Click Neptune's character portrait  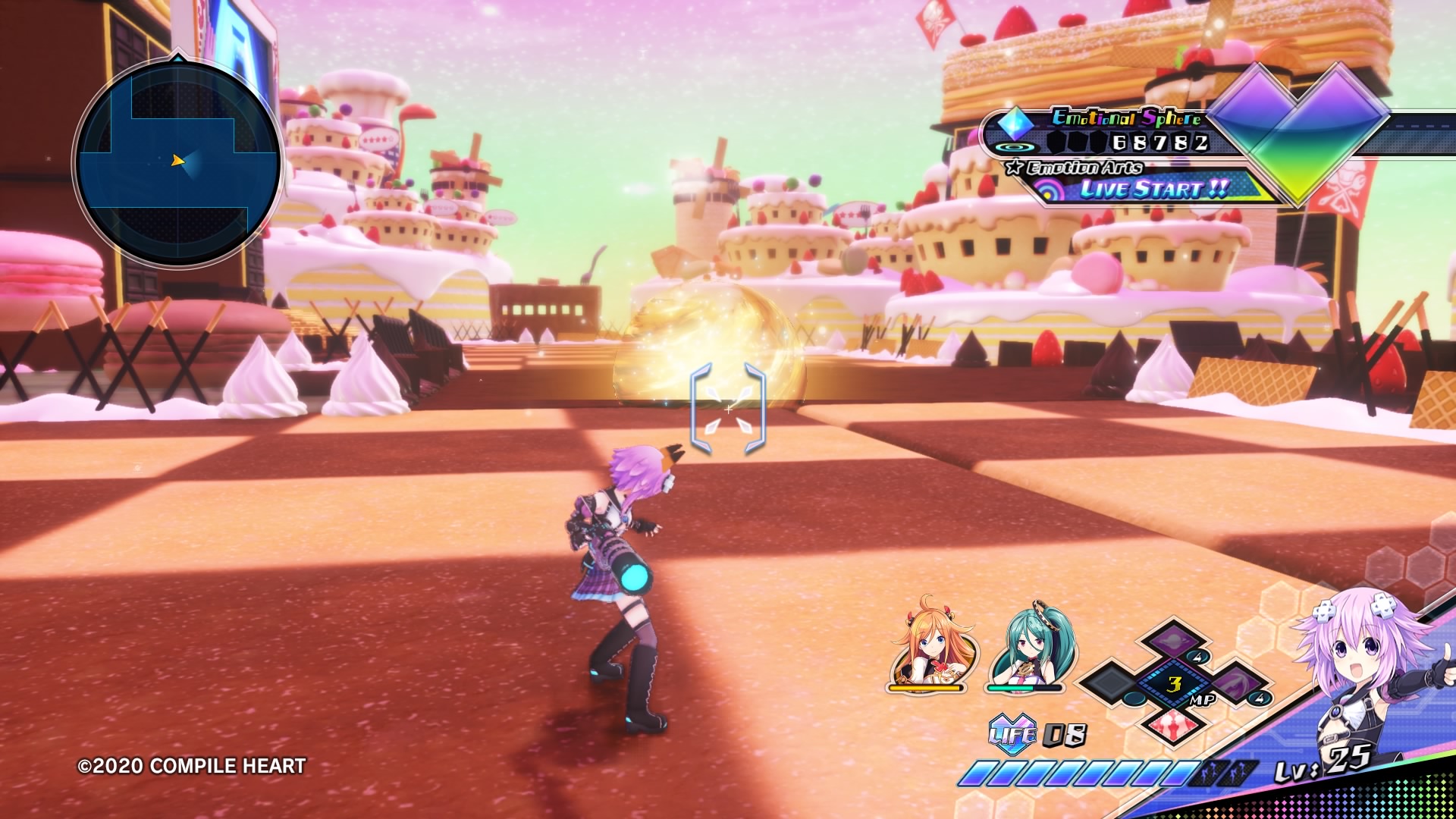(x=1365, y=667)
